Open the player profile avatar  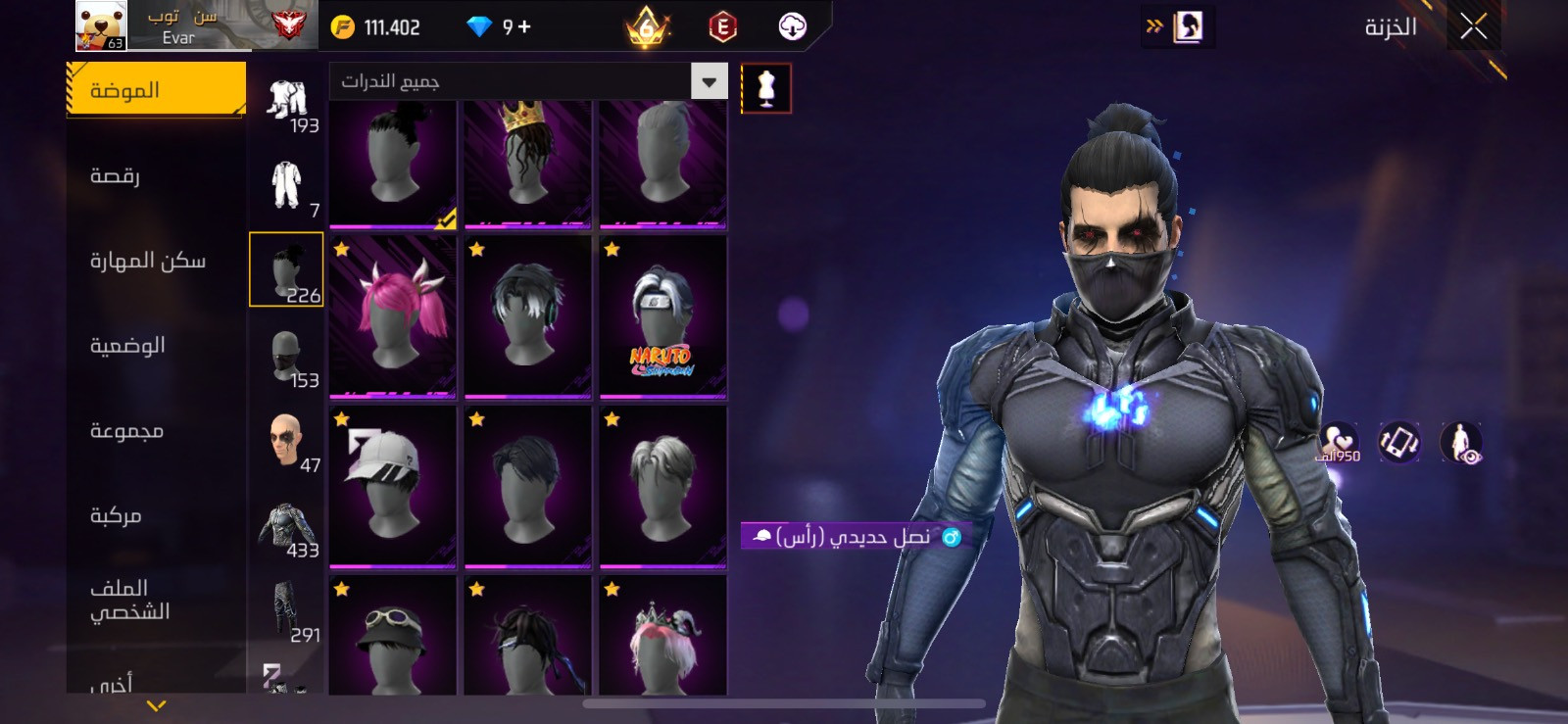pos(101,25)
